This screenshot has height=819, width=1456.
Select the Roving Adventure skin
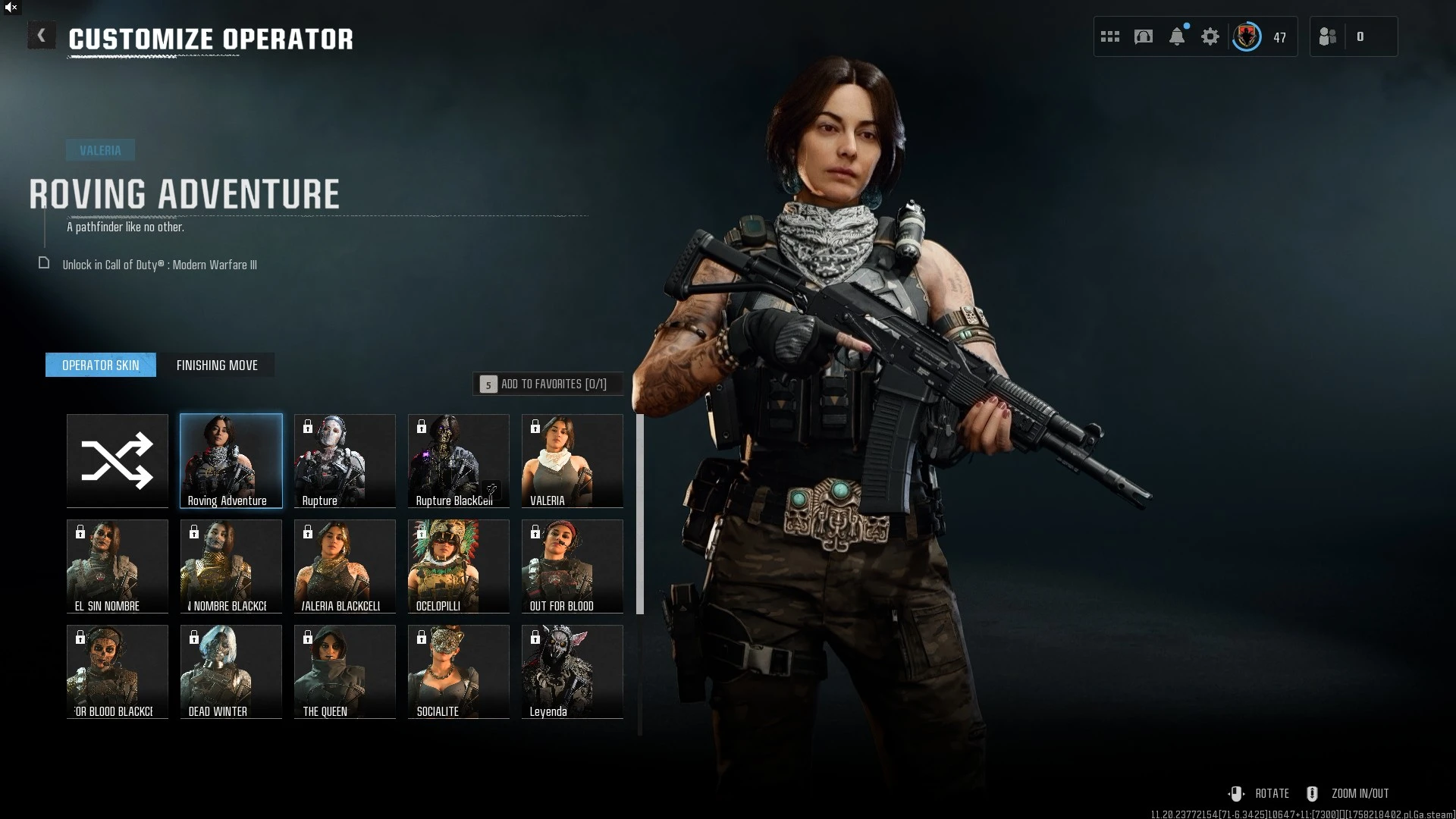(x=231, y=460)
